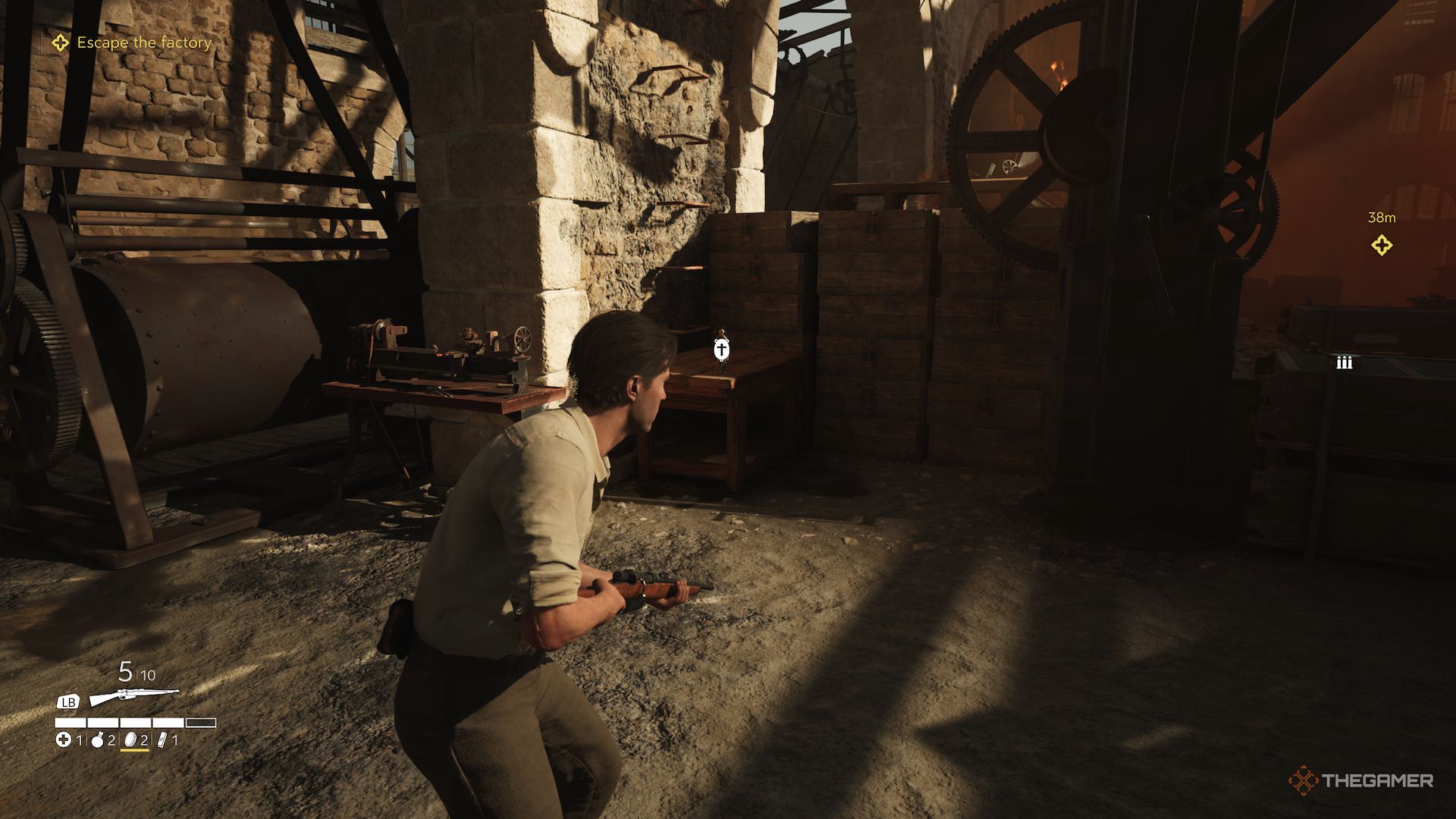
Task: Click the cross collectible marker on the table
Action: point(721,350)
